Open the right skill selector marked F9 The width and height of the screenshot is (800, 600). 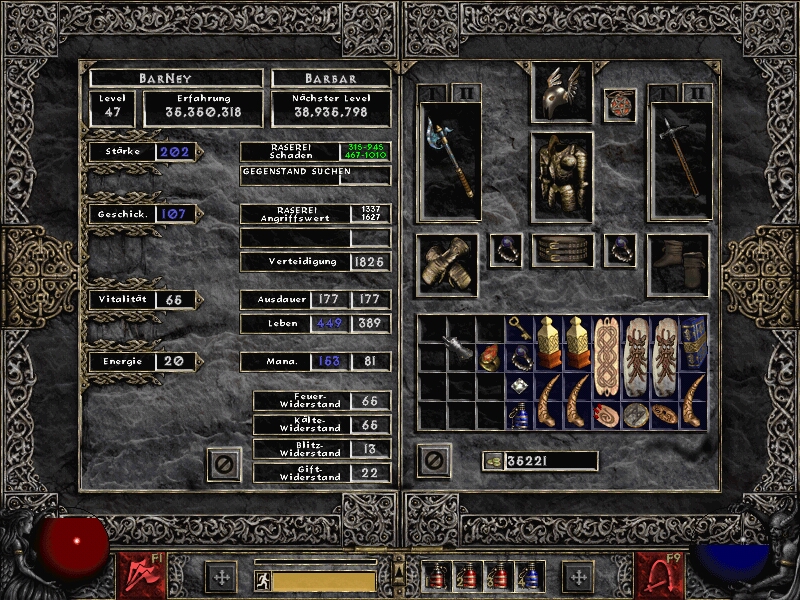[660, 574]
